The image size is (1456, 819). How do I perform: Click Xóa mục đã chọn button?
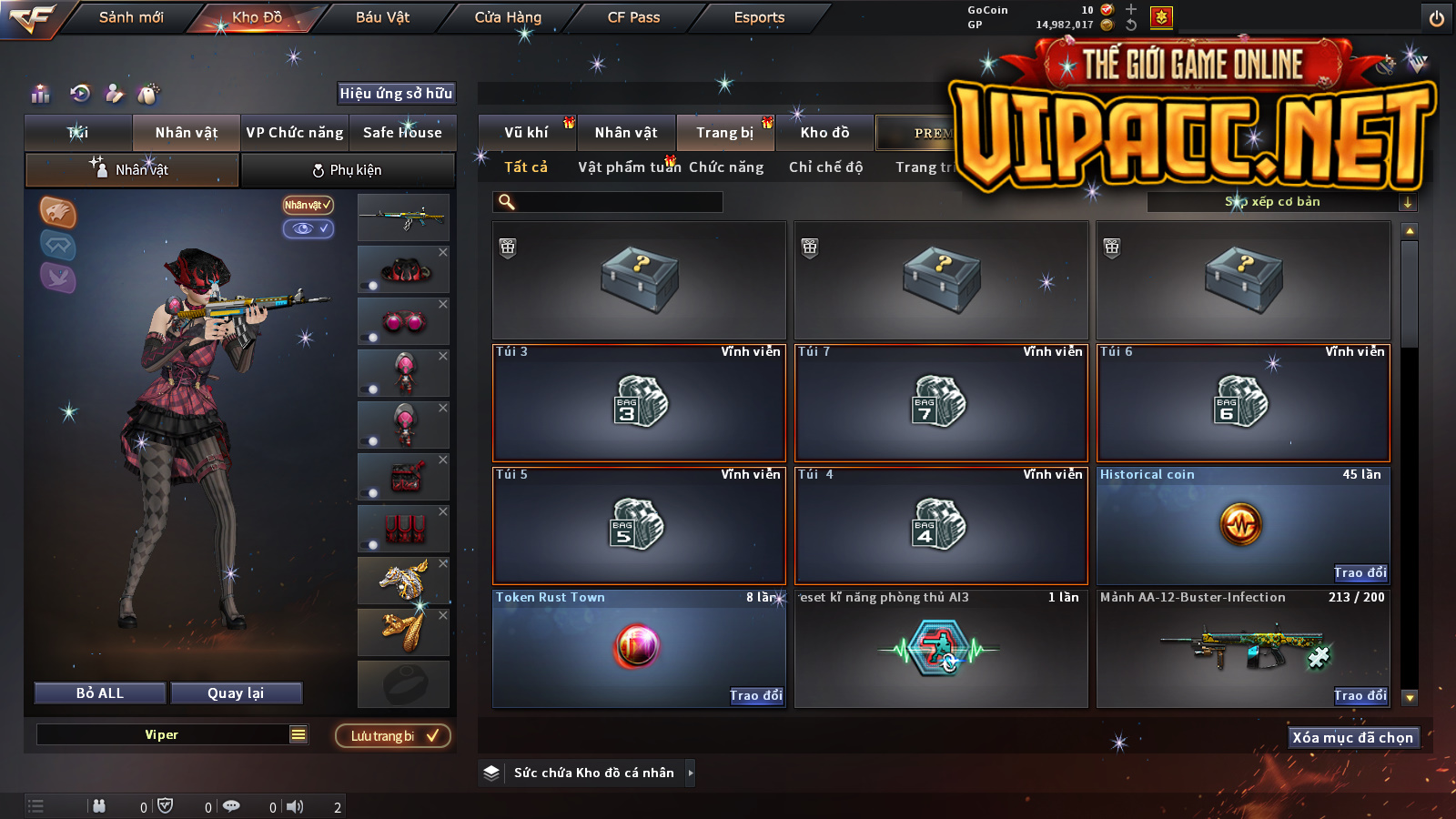(1352, 737)
